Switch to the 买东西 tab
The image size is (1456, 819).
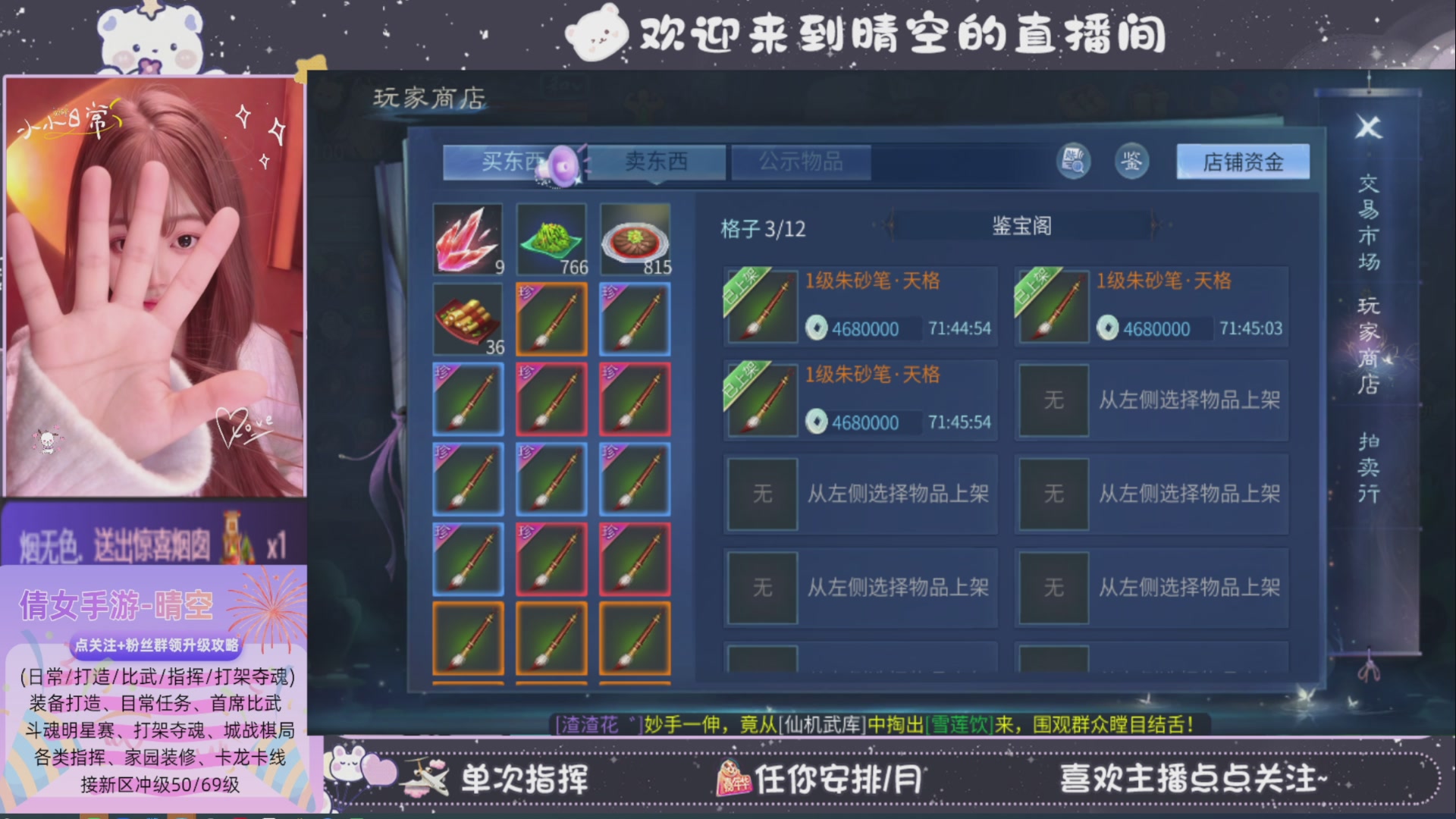pos(516,162)
